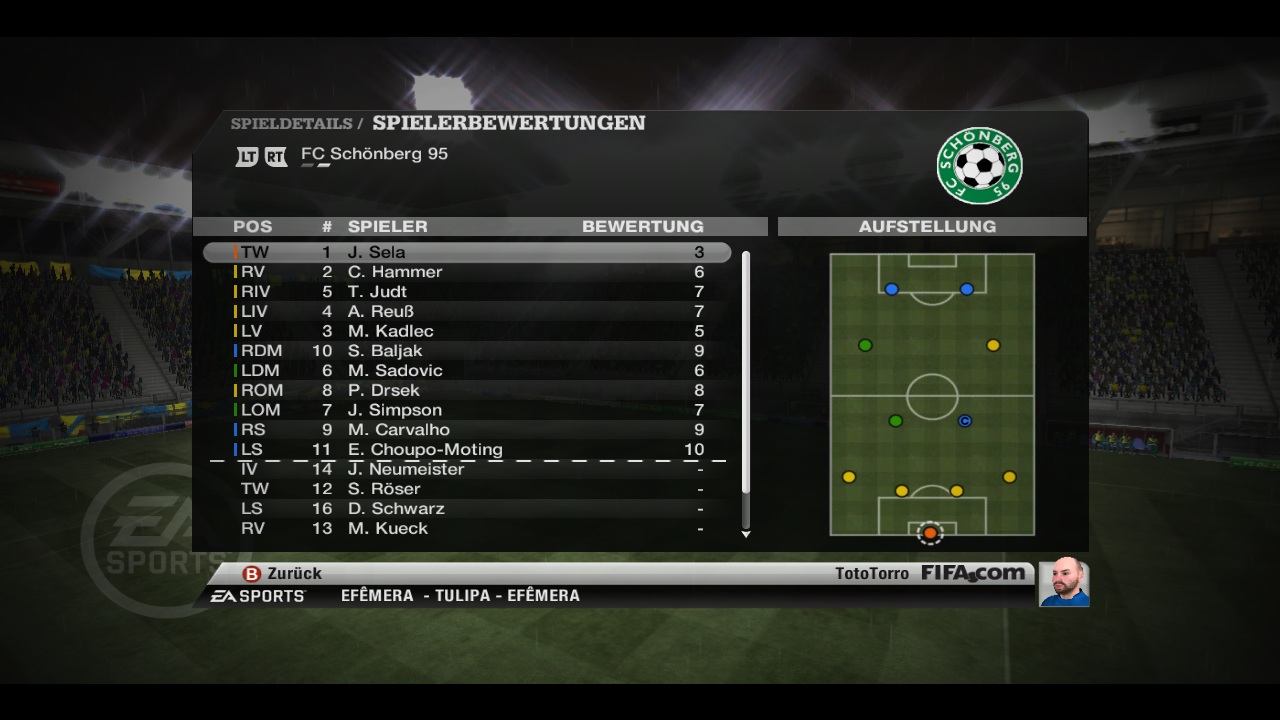This screenshot has width=1280, height=720.
Task: Select T. Judt's rating row
Action: click(x=466, y=292)
